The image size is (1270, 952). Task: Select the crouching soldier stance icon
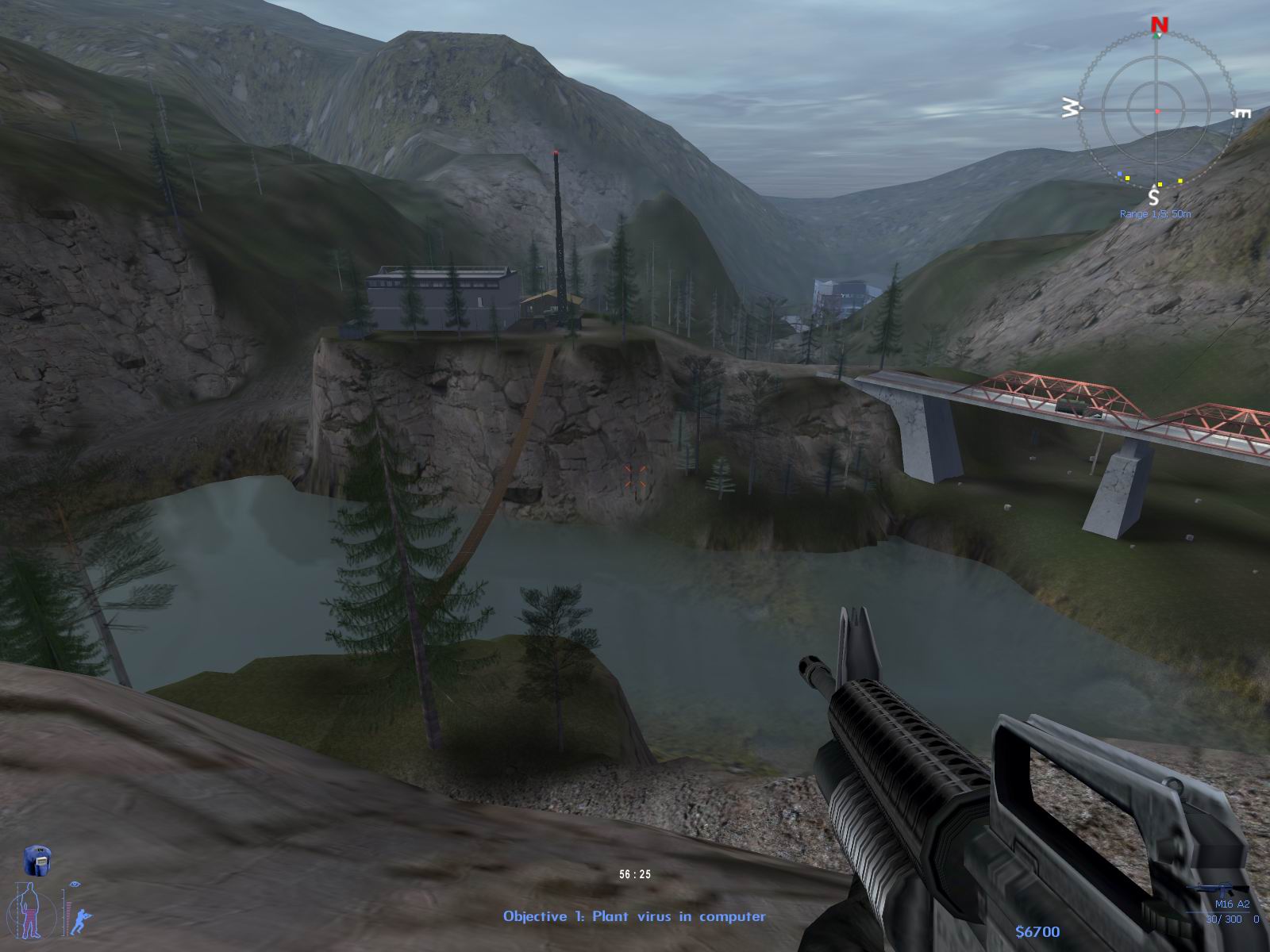[x=81, y=921]
